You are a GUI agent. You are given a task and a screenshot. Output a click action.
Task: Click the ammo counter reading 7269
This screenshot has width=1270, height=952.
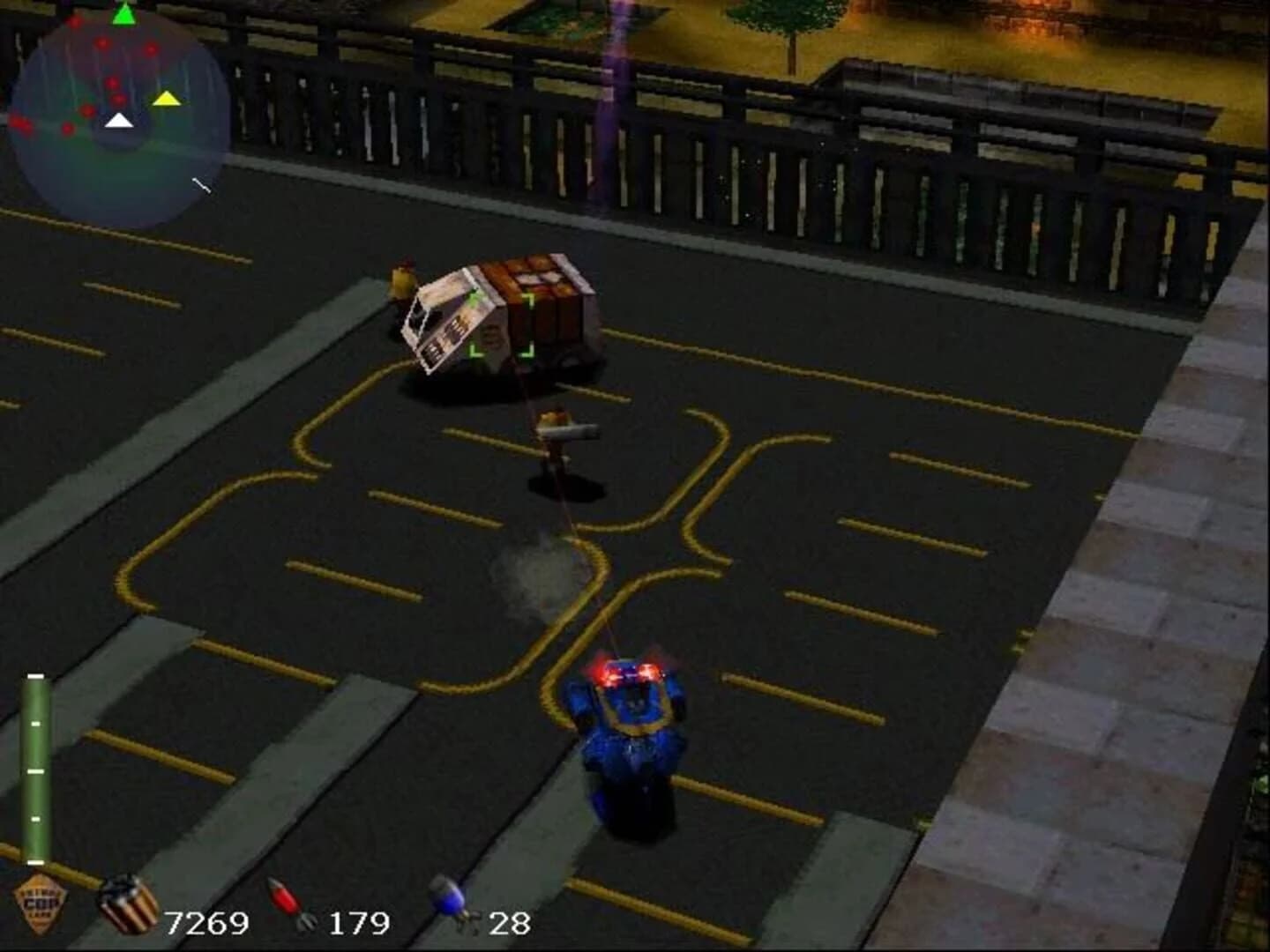click(x=207, y=924)
